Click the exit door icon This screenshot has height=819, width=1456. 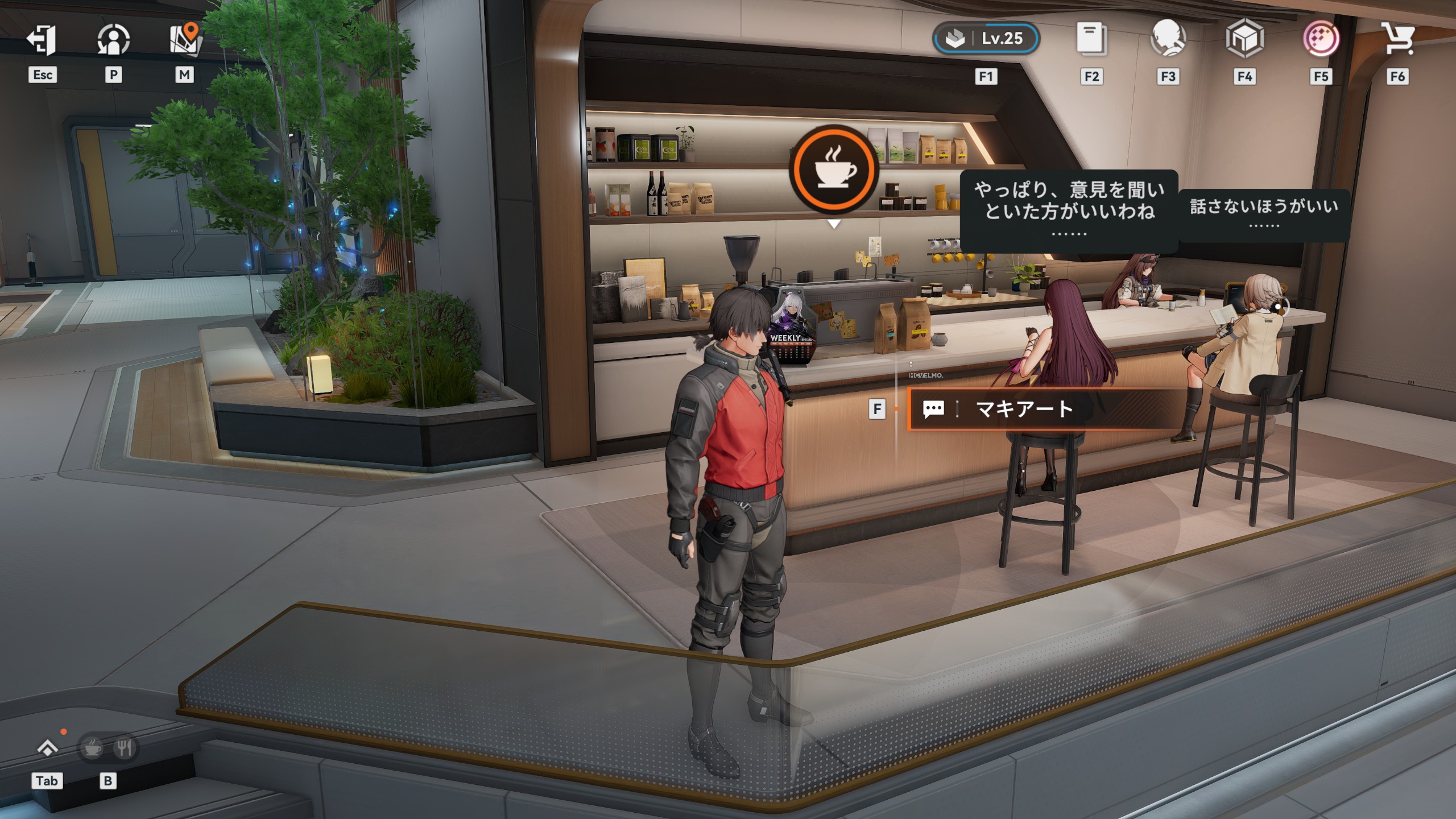pos(42,40)
